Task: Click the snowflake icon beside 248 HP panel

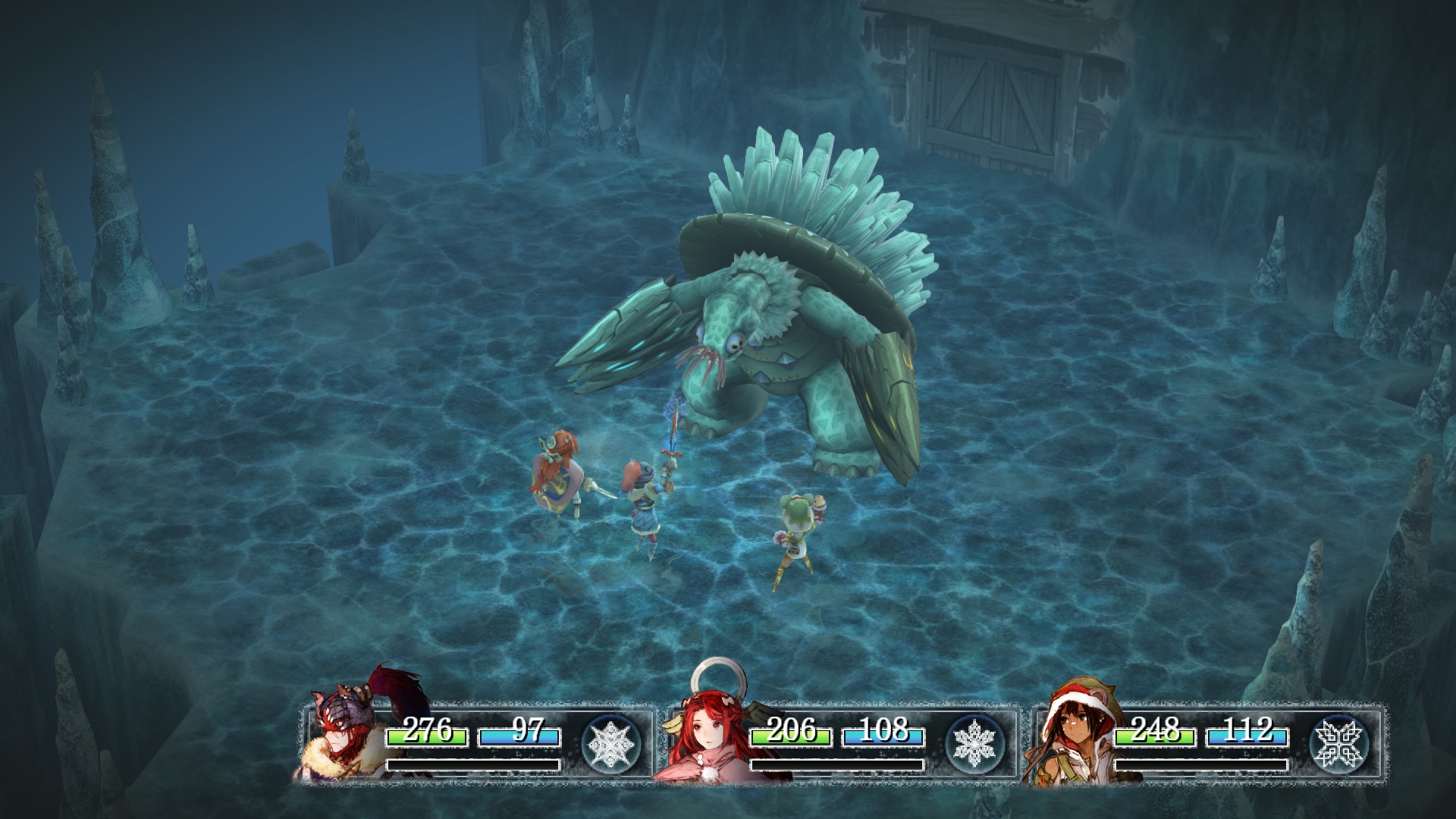Action: (x=1339, y=741)
